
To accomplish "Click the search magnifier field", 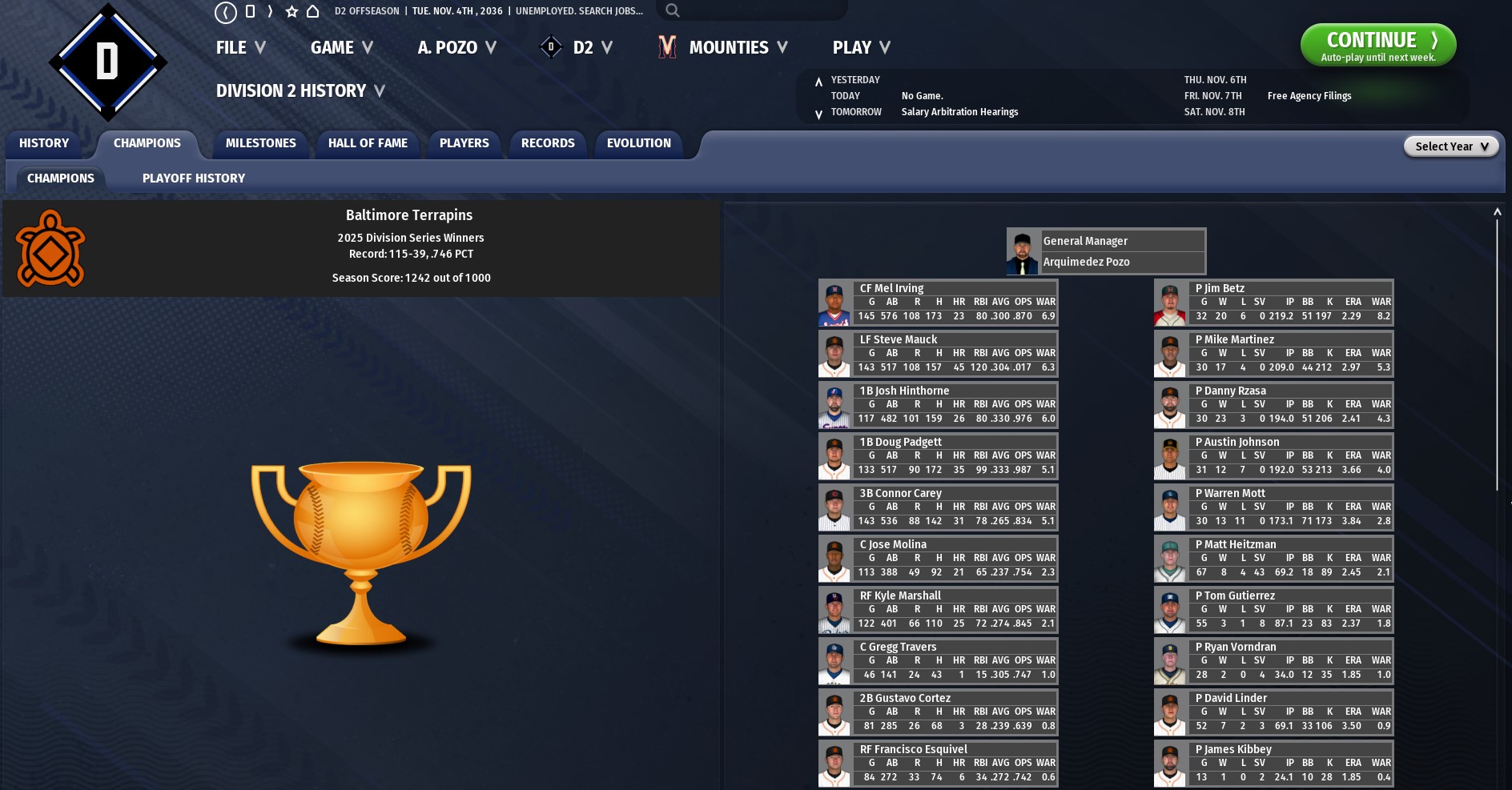I will [x=751, y=10].
